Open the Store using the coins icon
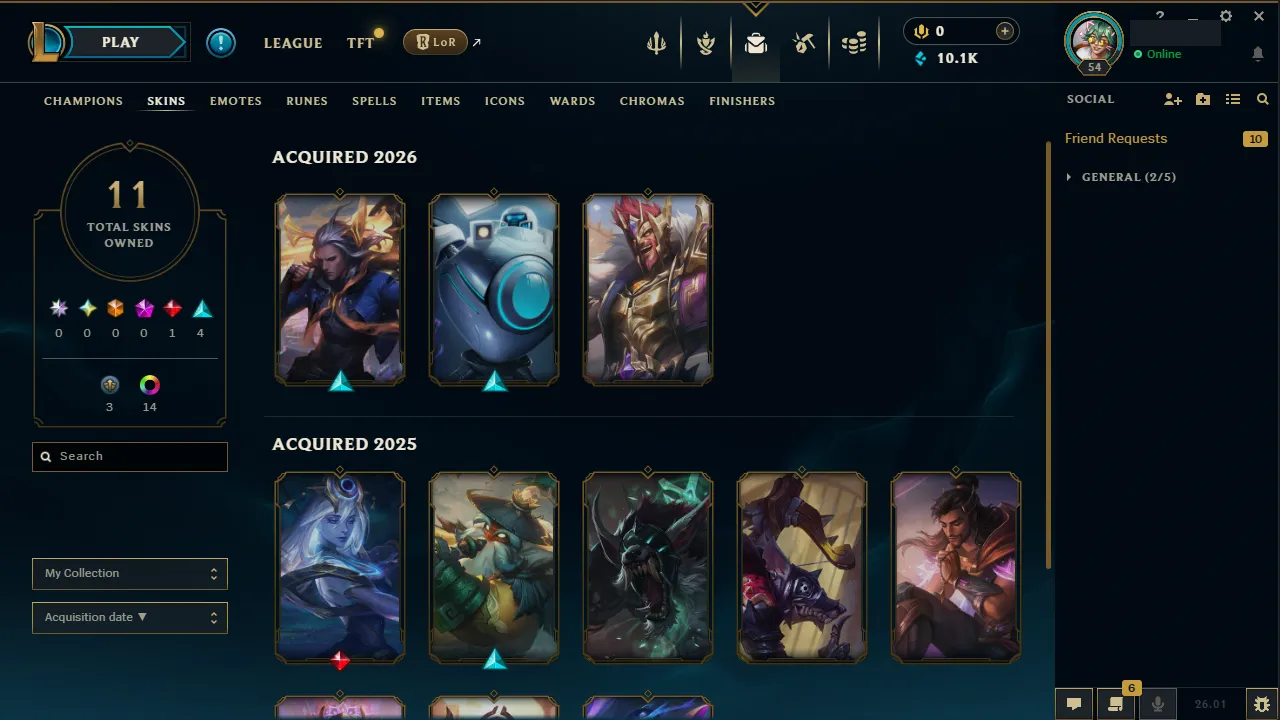This screenshot has height=720, width=1280. point(854,42)
